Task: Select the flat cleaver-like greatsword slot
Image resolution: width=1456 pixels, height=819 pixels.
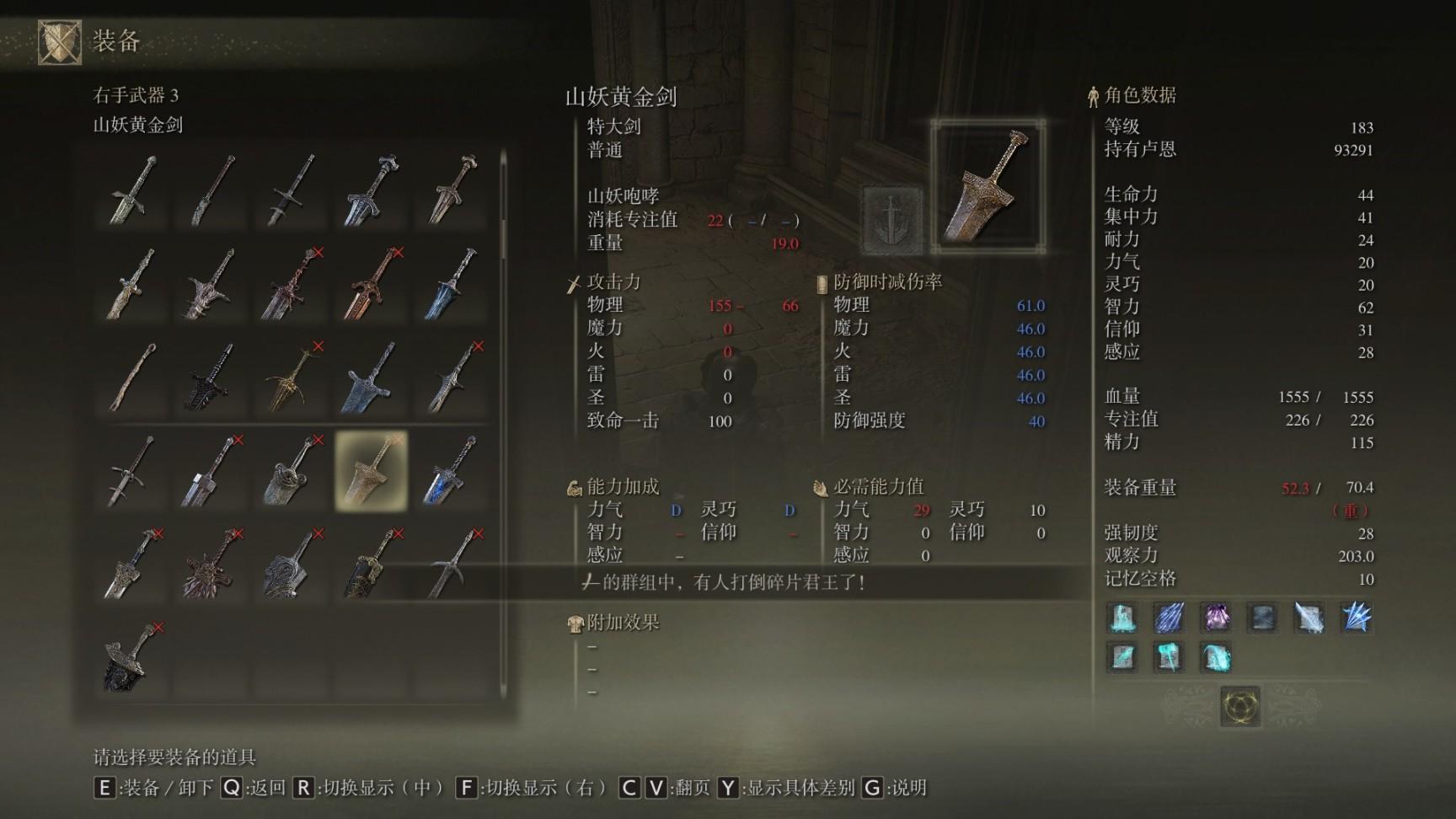Action: [211, 471]
